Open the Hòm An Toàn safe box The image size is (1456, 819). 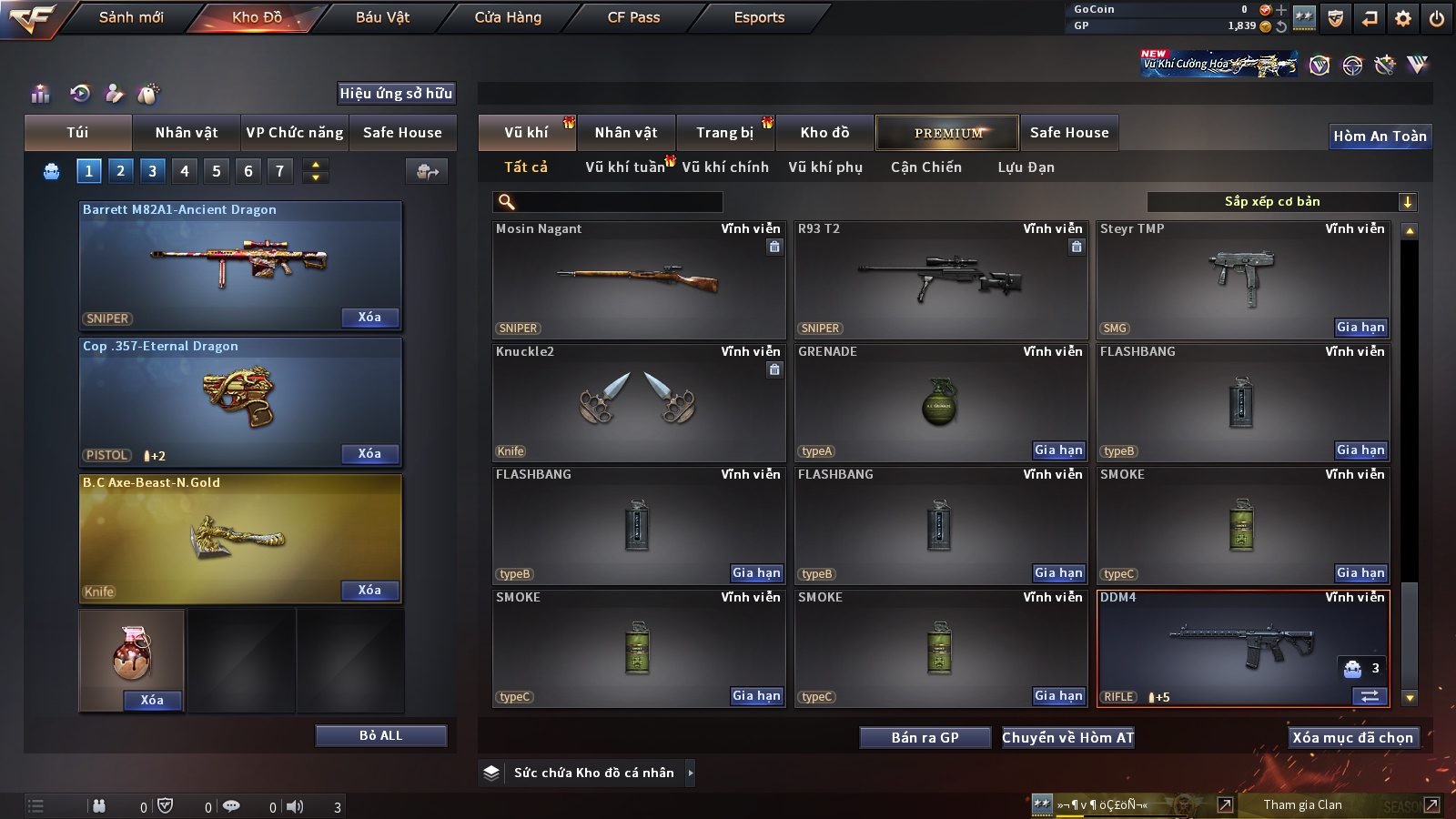[1380, 136]
